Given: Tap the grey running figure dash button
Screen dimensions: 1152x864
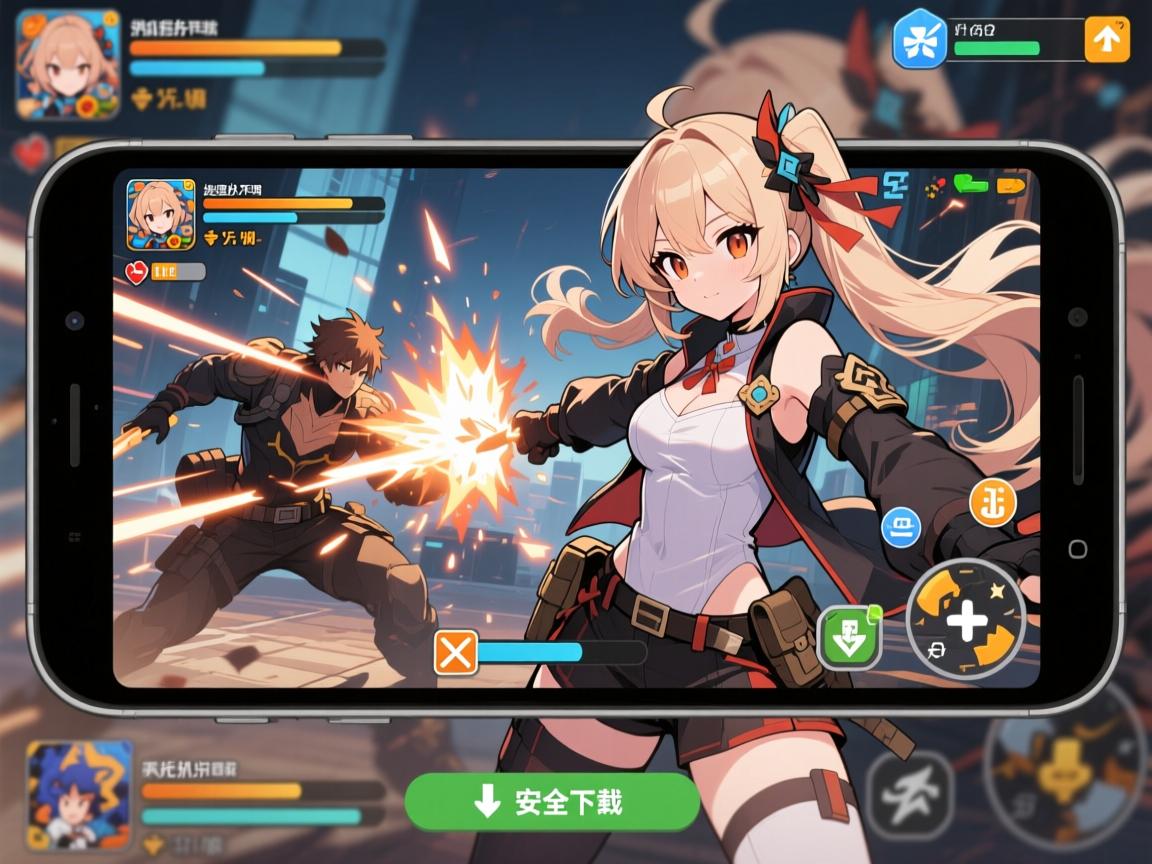Looking at the screenshot, I should point(909,794).
